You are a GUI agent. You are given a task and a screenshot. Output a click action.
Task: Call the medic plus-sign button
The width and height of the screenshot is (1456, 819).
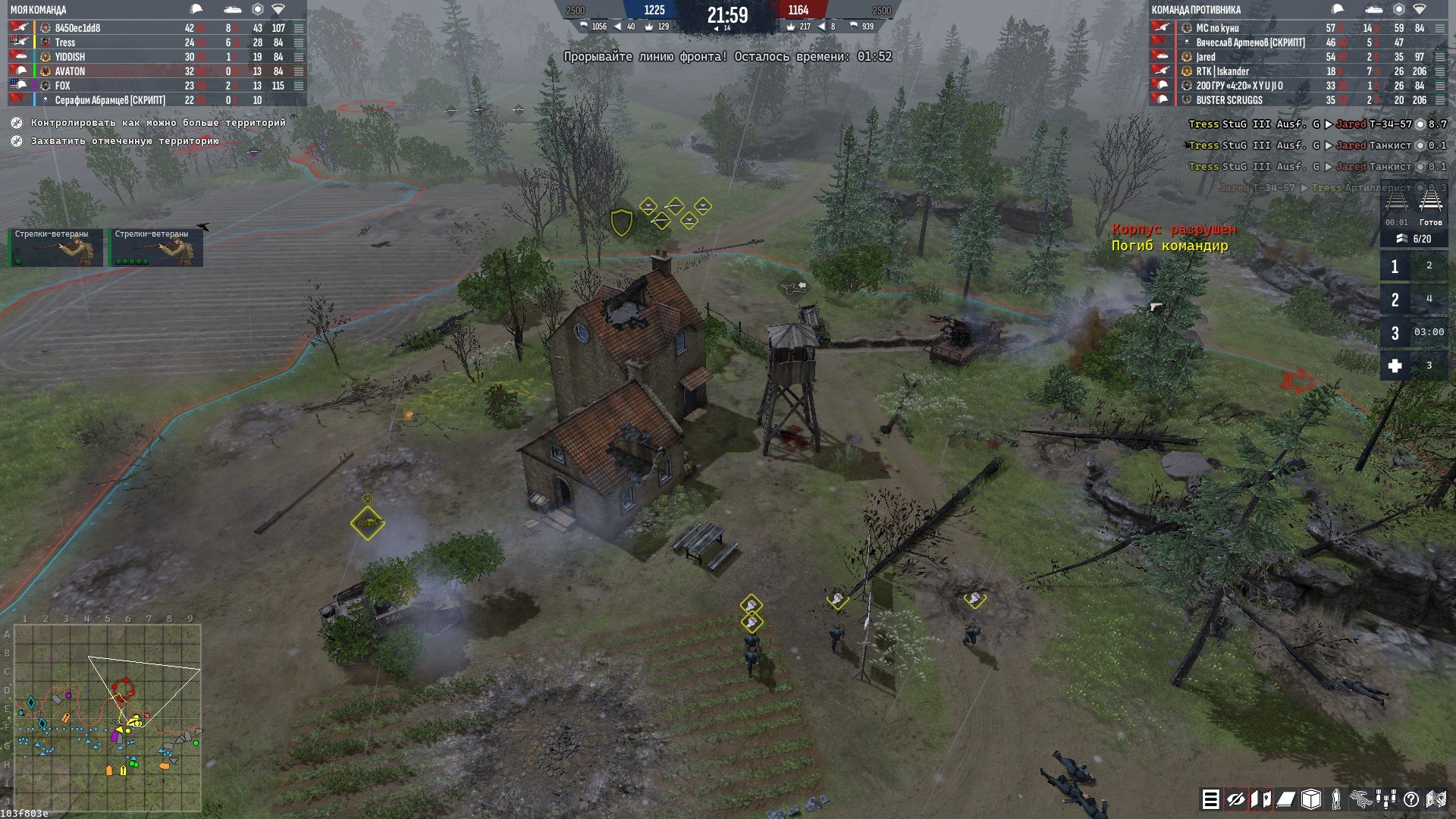[x=1395, y=366]
